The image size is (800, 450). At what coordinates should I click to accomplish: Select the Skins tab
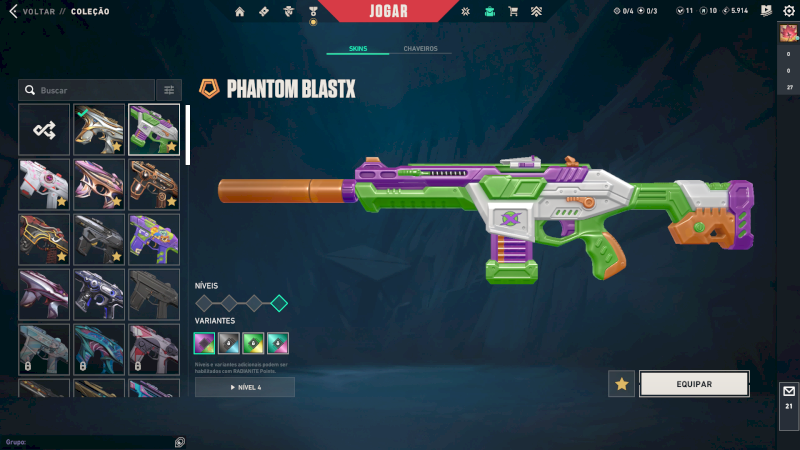(x=358, y=49)
